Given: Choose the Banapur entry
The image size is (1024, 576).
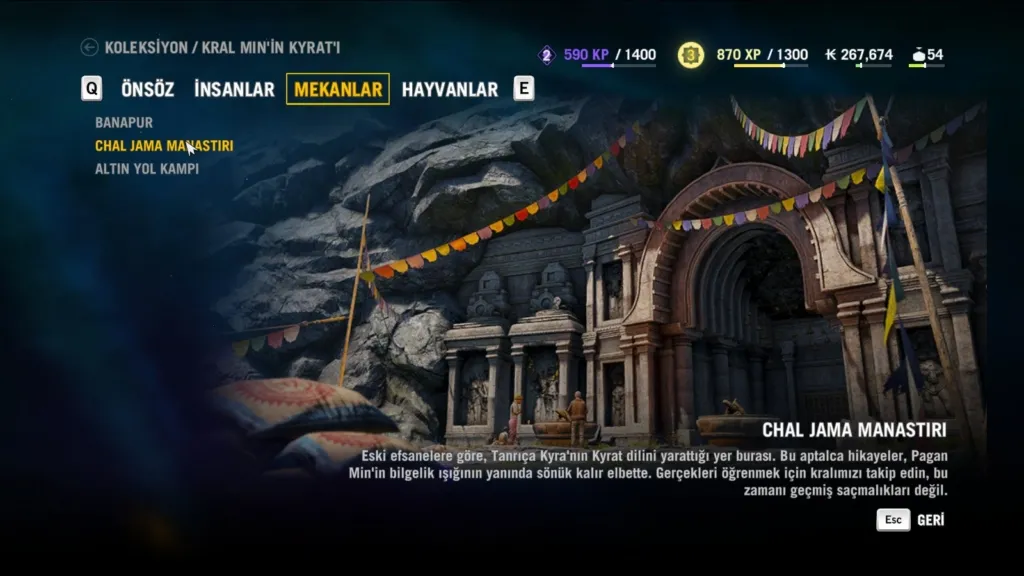Looking at the screenshot, I should pyautogui.click(x=124, y=122).
